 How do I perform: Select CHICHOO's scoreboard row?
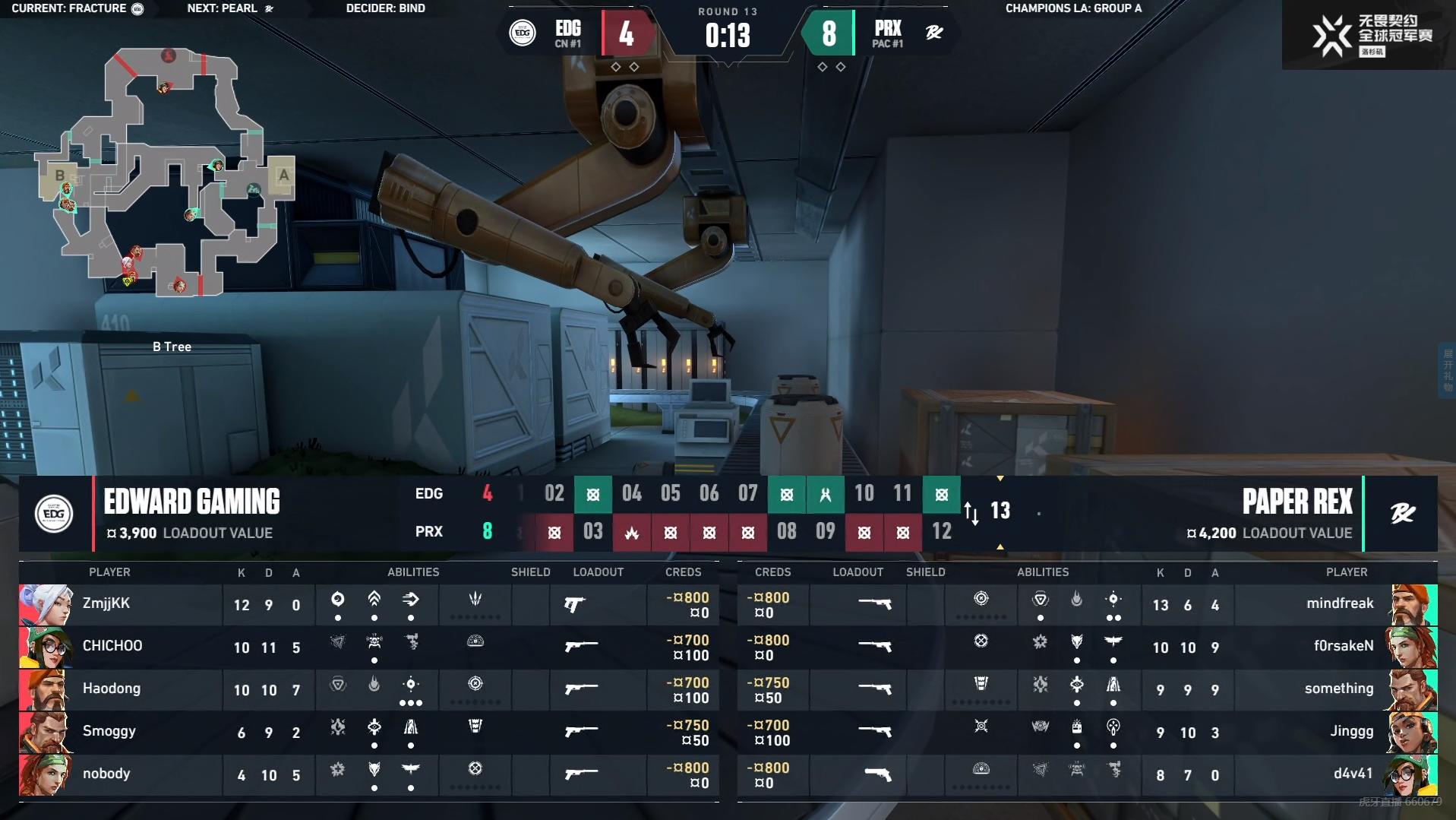(x=112, y=647)
